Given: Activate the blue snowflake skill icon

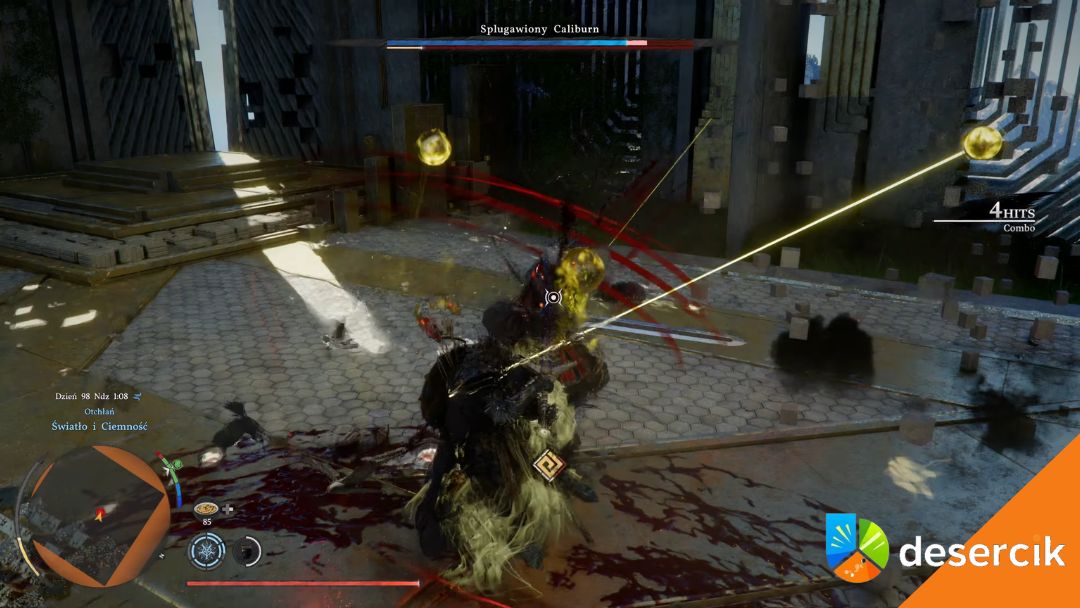Looking at the screenshot, I should [207, 550].
